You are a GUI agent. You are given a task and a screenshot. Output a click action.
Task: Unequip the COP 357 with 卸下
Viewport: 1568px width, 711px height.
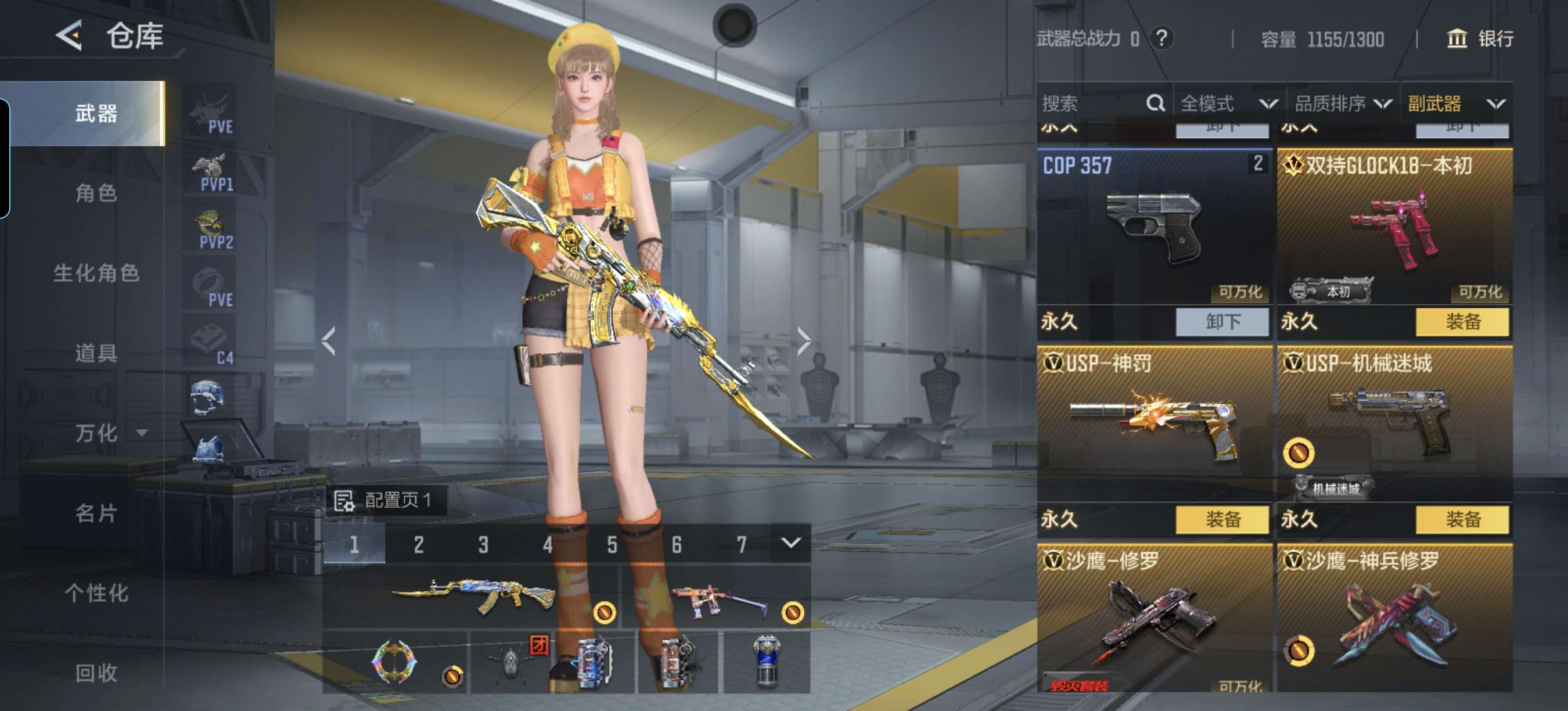click(x=1222, y=321)
